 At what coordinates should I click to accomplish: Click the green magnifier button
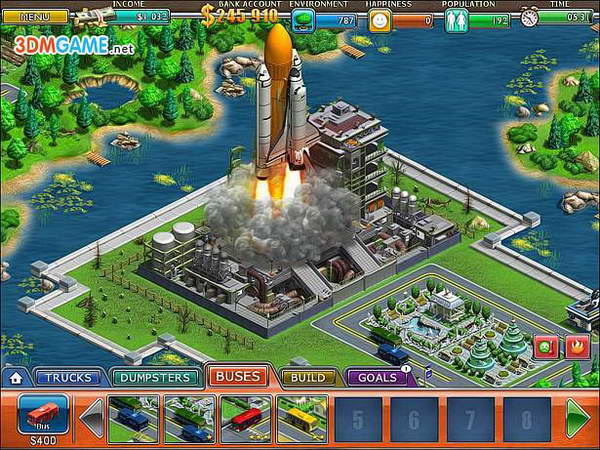tap(546, 349)
